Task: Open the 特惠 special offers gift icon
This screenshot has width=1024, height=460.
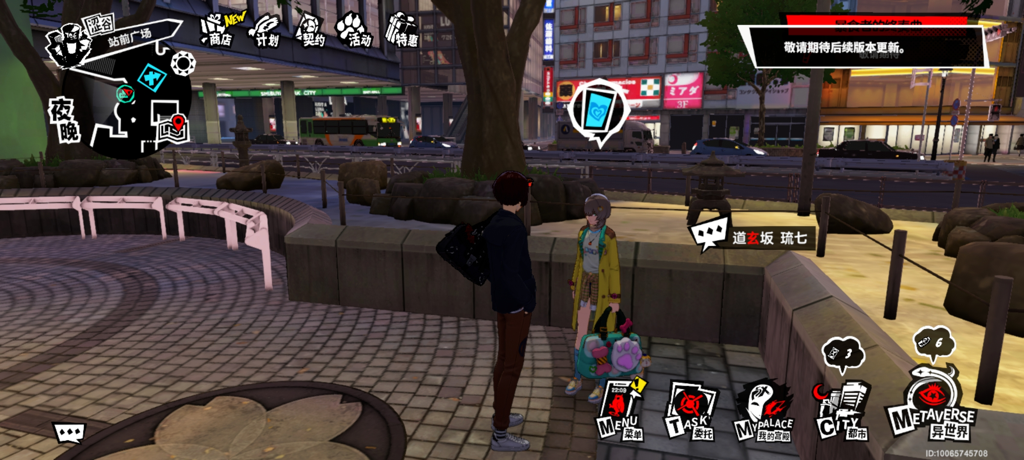Action: (x=403, y=30)
